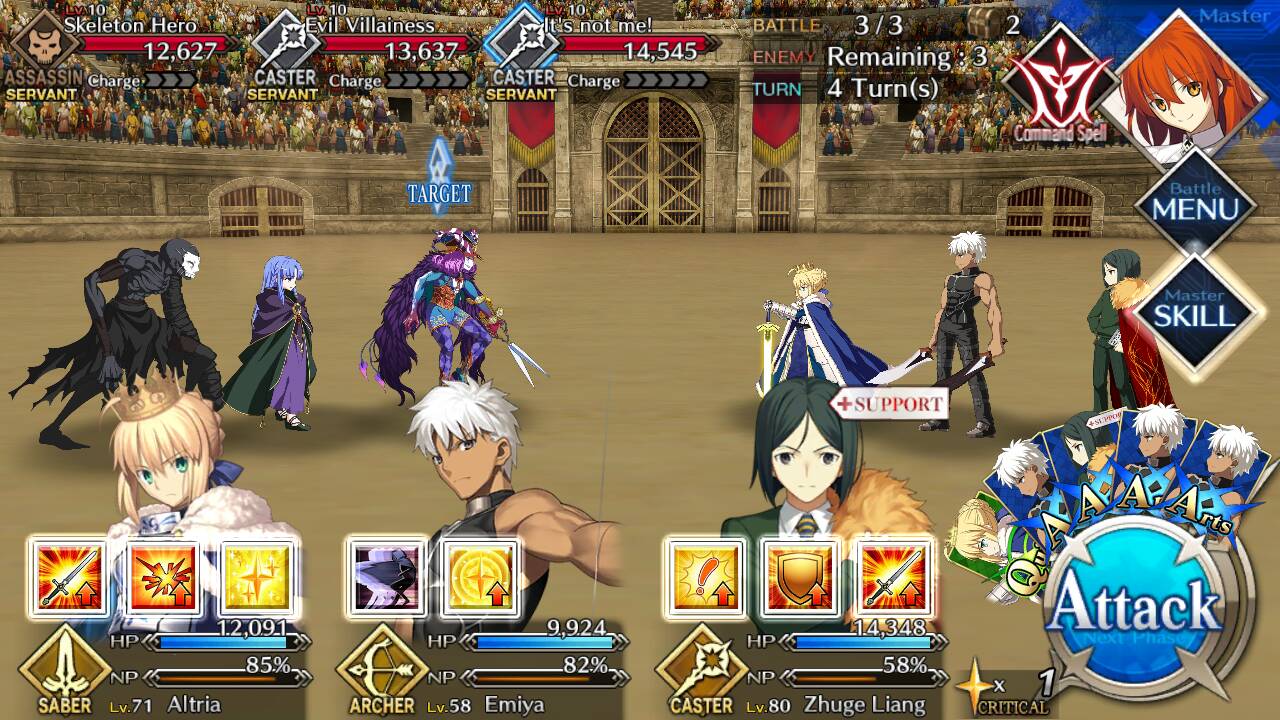Use Emiya's dark figure skill

386,579
